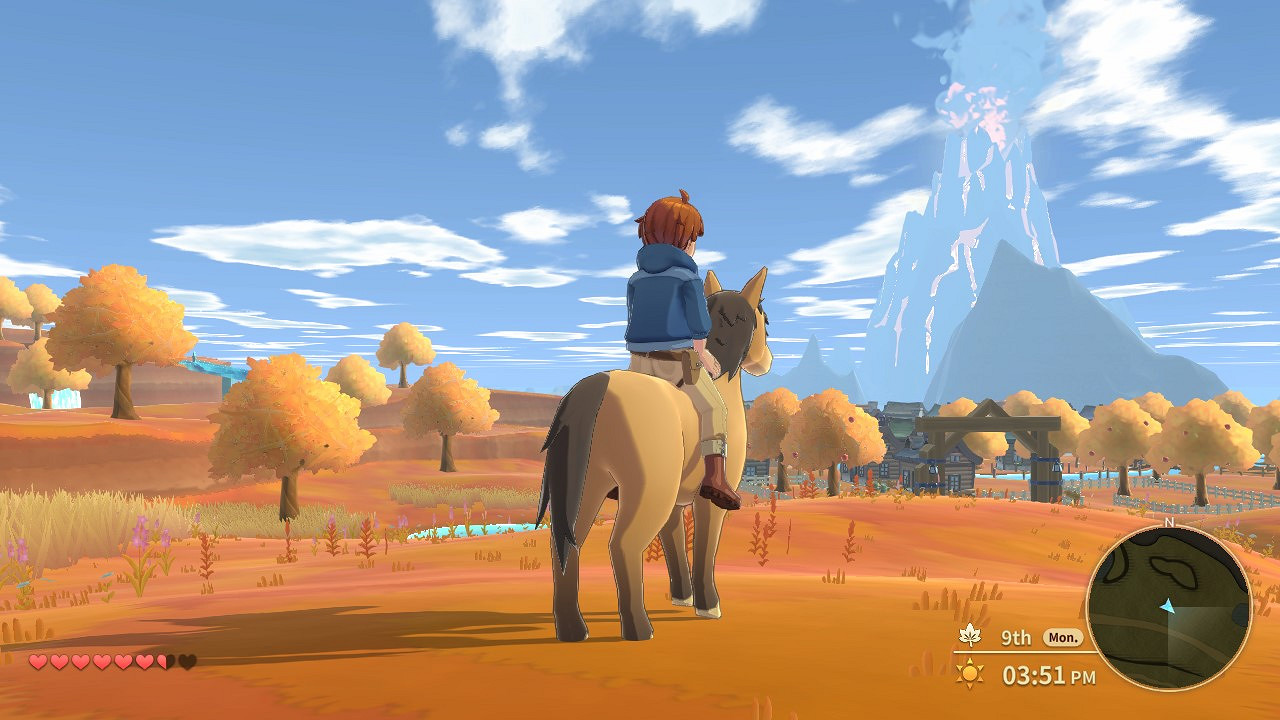
Task: Click the Mon. day badge
Action: [1063, 637]
